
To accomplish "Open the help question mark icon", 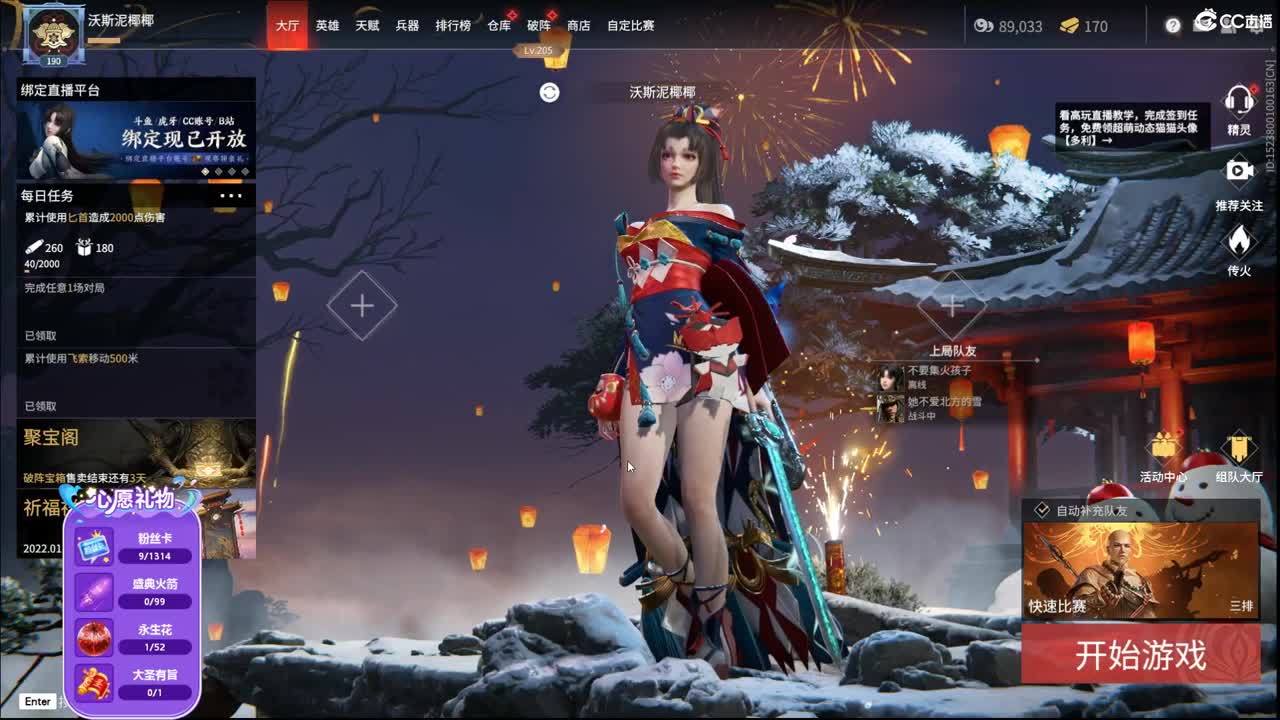I will 1172,25.
